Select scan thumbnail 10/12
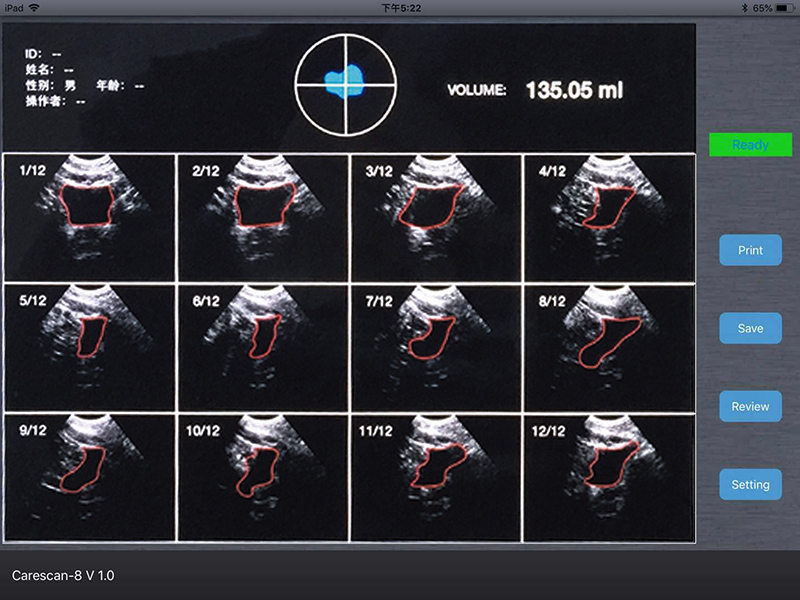 coord(263,478)
